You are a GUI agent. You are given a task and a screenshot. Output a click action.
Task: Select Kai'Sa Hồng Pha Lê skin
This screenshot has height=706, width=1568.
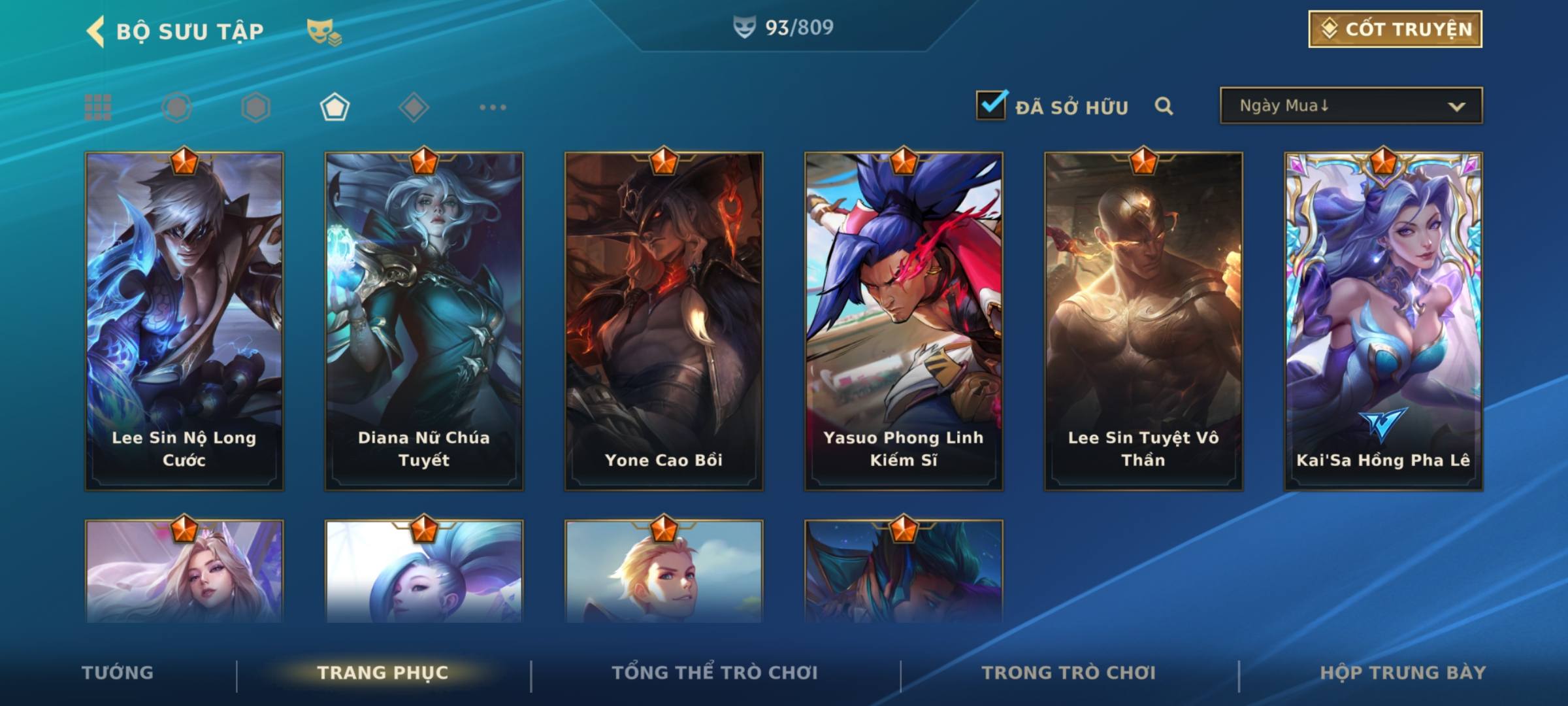coord(1383,320)
